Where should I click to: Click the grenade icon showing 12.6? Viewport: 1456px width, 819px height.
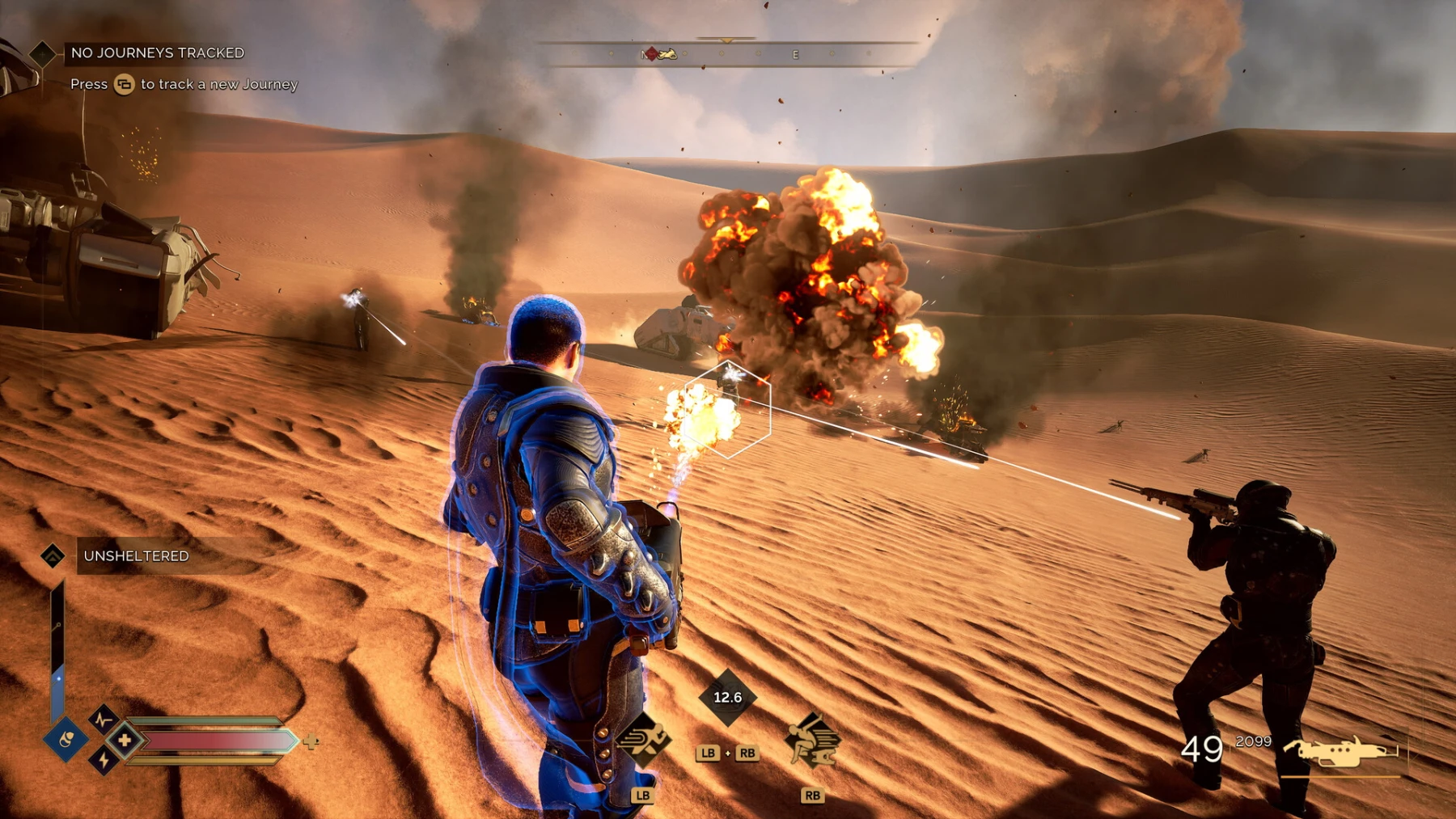point(726,697)
